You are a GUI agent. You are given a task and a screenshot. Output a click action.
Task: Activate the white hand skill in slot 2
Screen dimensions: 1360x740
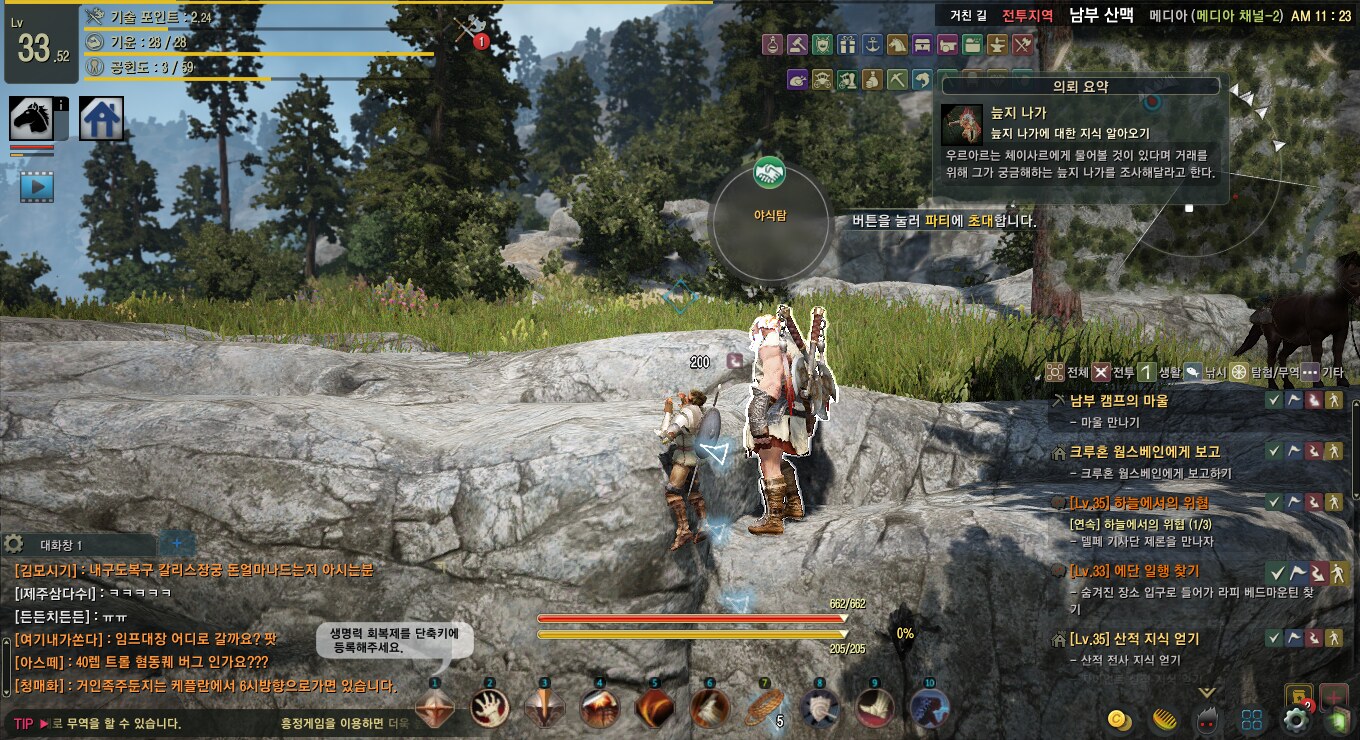(x=490, y=708)
